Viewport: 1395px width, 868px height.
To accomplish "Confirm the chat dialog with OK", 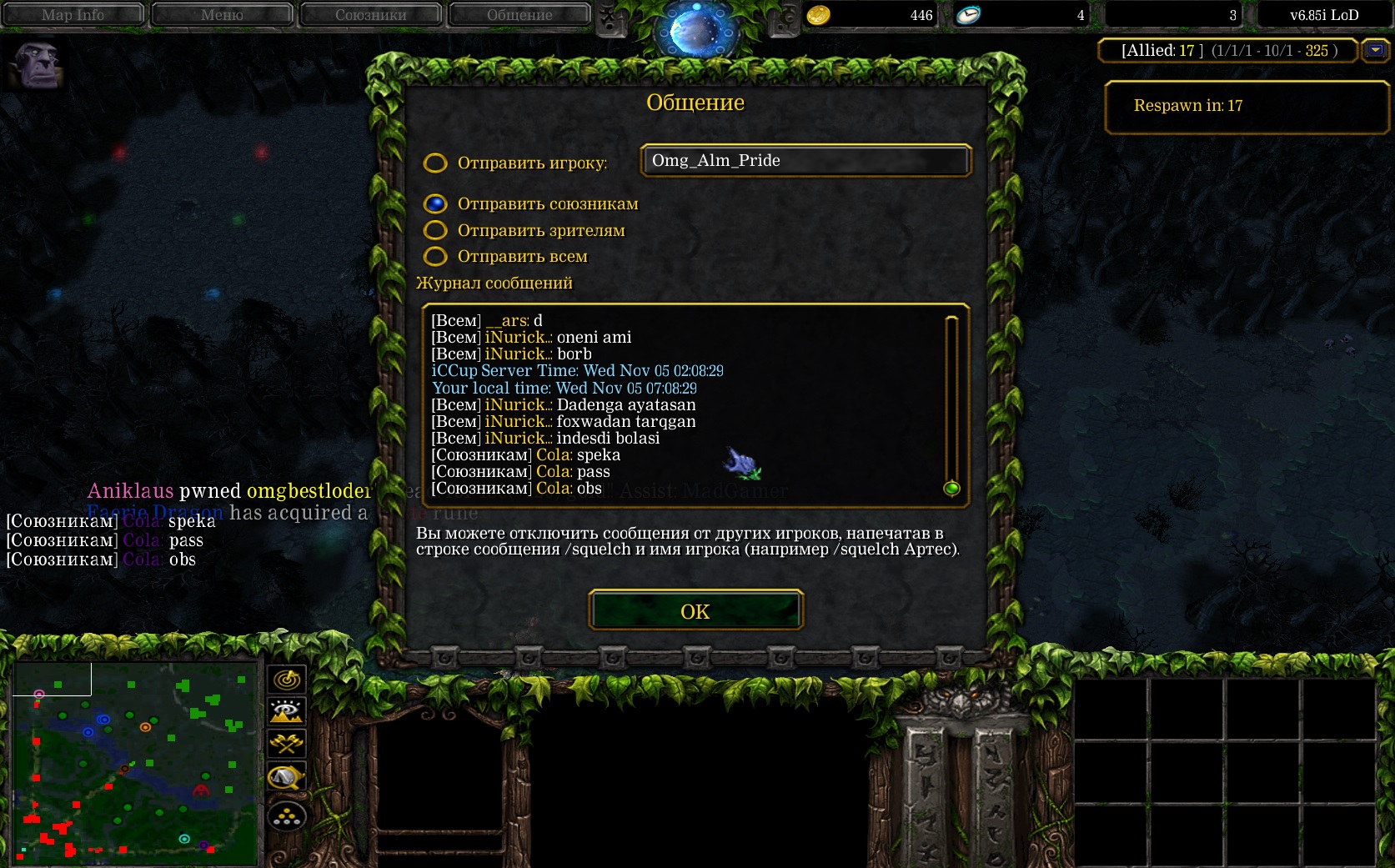I will click(695, 611).
